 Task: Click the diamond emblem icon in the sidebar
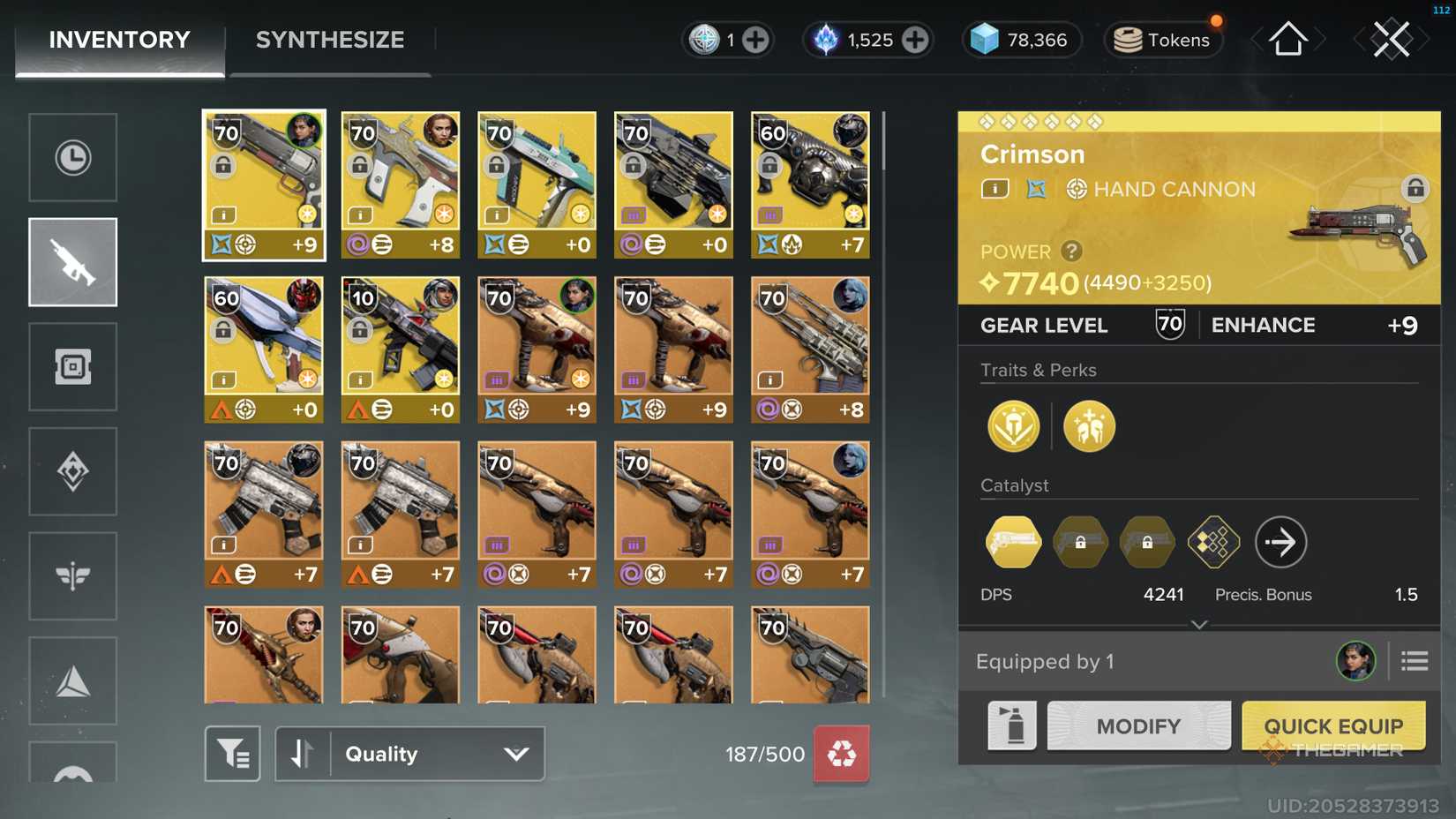73,471
